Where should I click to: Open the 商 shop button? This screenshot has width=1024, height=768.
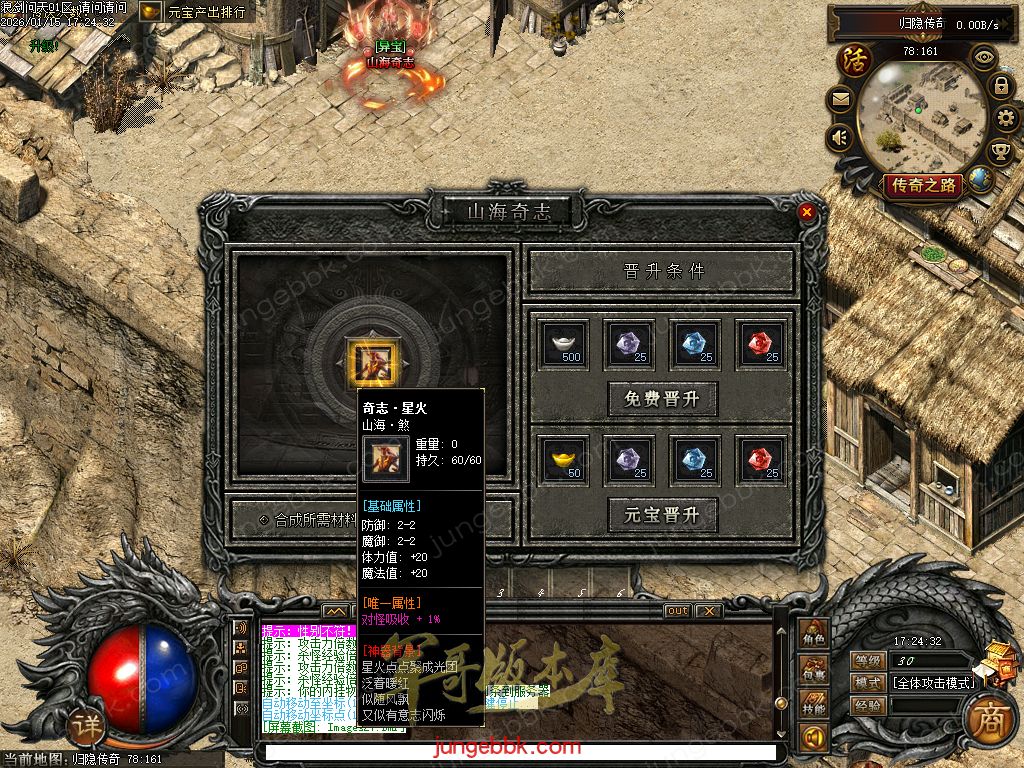990,720
